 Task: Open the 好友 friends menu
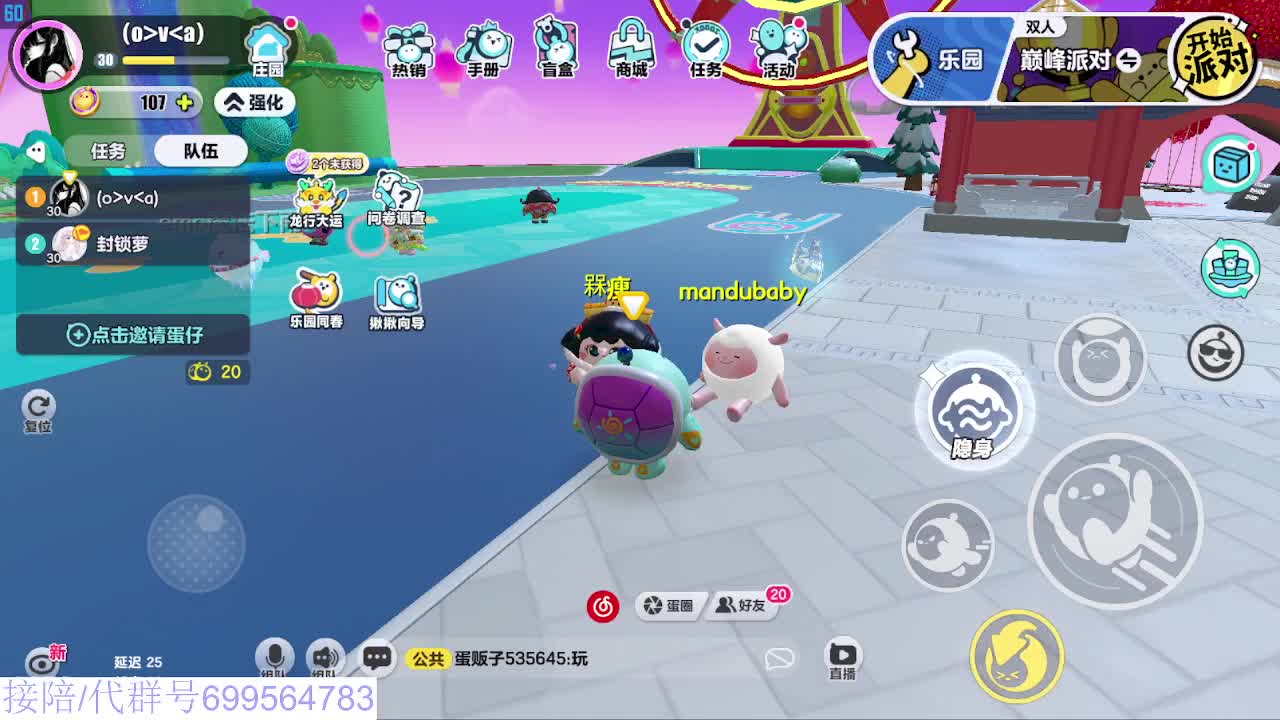[746, 605]
